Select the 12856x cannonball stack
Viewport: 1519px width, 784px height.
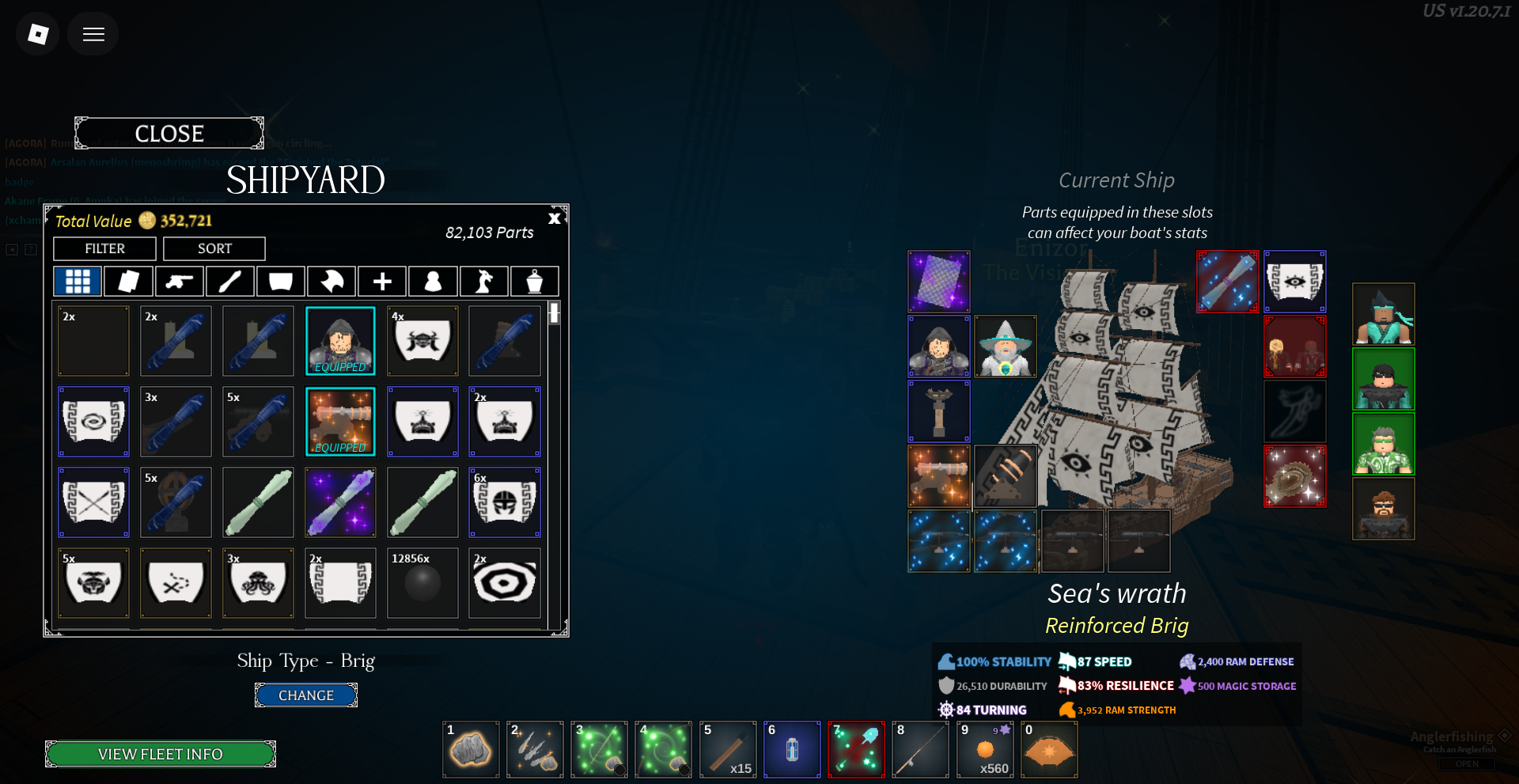pyautogui.click(x=422, y=583)
